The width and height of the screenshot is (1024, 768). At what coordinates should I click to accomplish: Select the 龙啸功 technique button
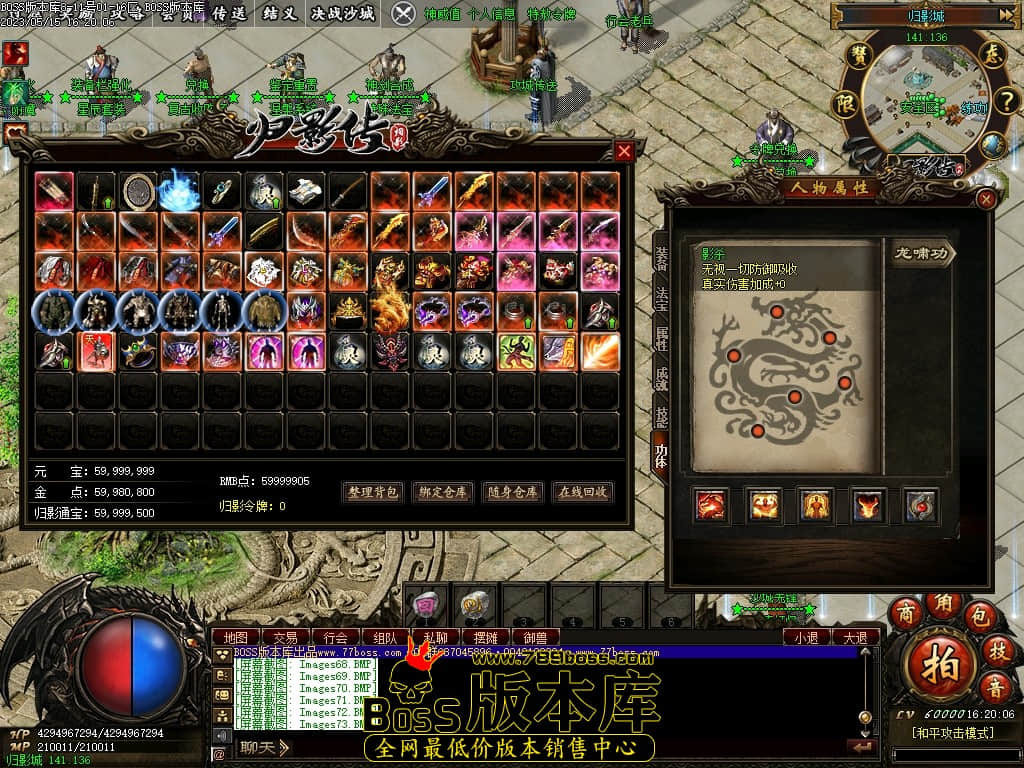point(921,254)
